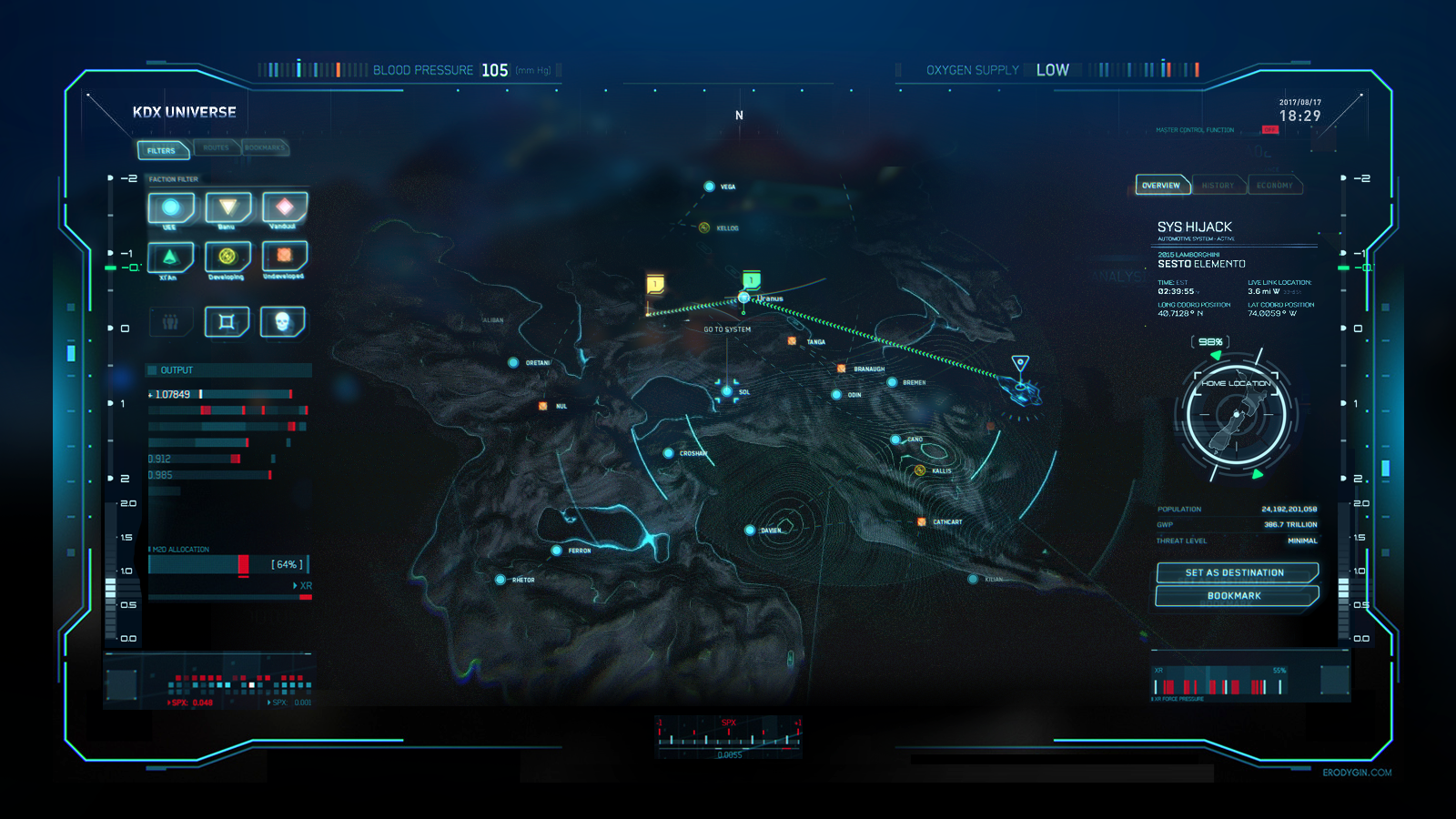Show the Bookmarks tab
Image resolution: width=1456 pixels, height=819 pixels.
pos(265,147)
